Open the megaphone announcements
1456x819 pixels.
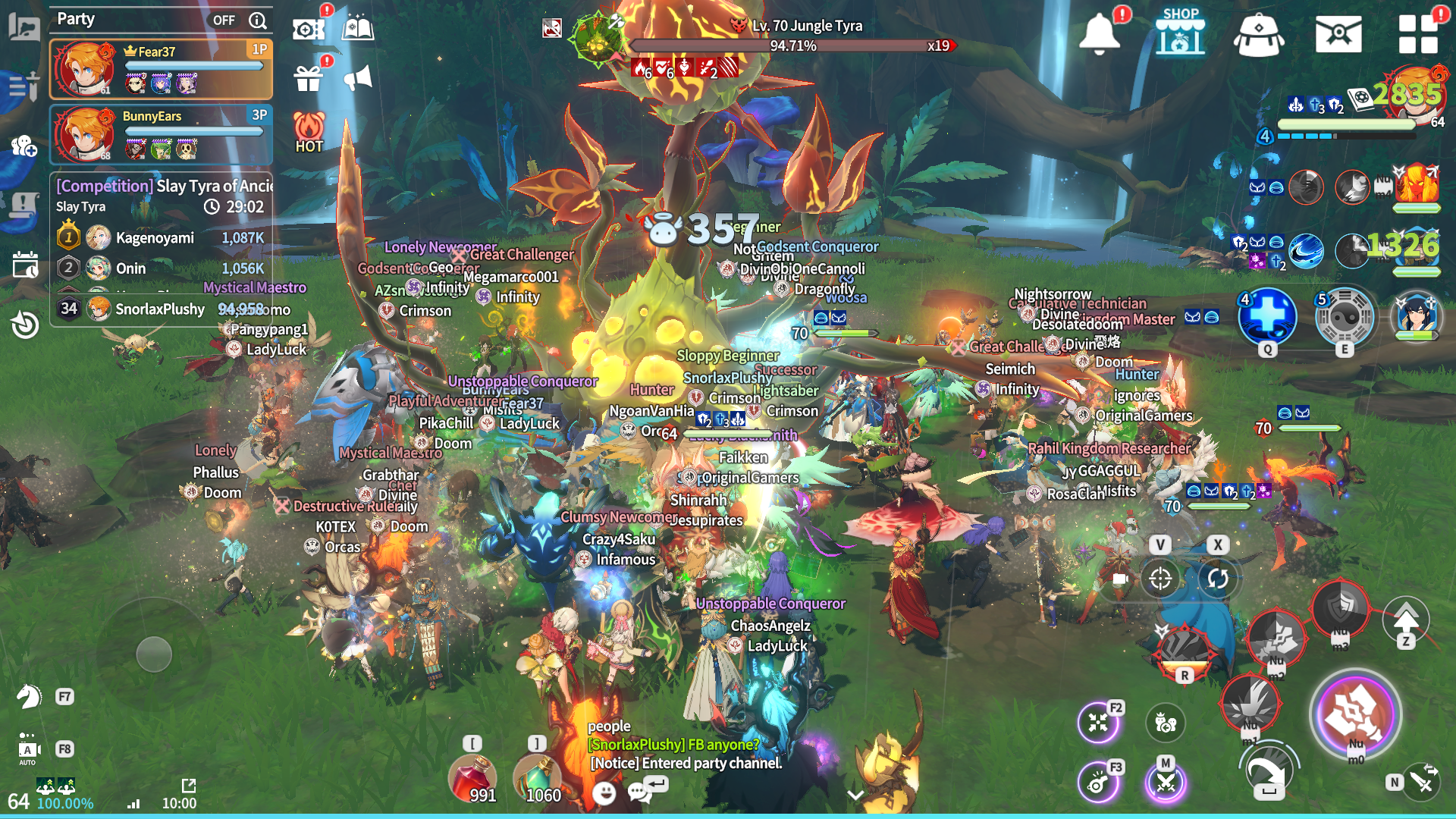358,77
